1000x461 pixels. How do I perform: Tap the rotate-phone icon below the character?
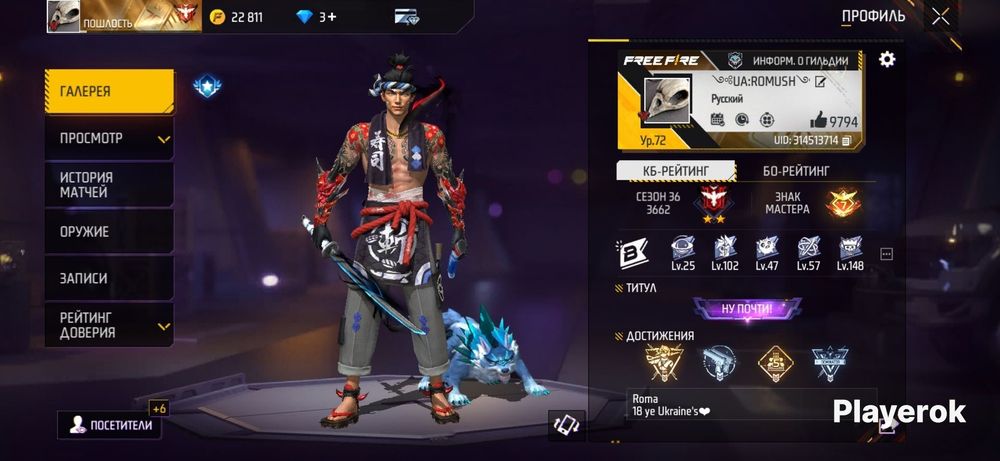567,425
